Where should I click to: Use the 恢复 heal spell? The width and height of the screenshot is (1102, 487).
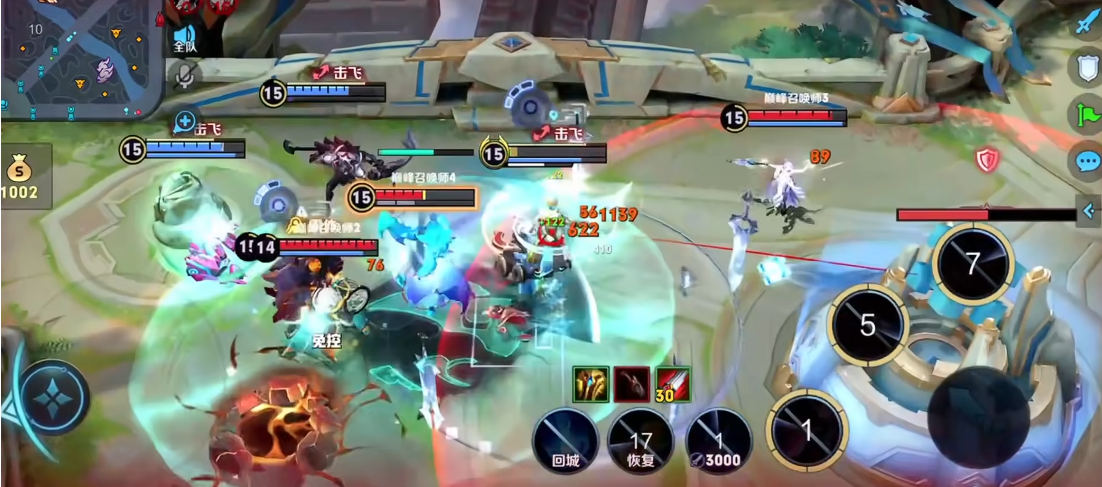click(x=640, y=440)
